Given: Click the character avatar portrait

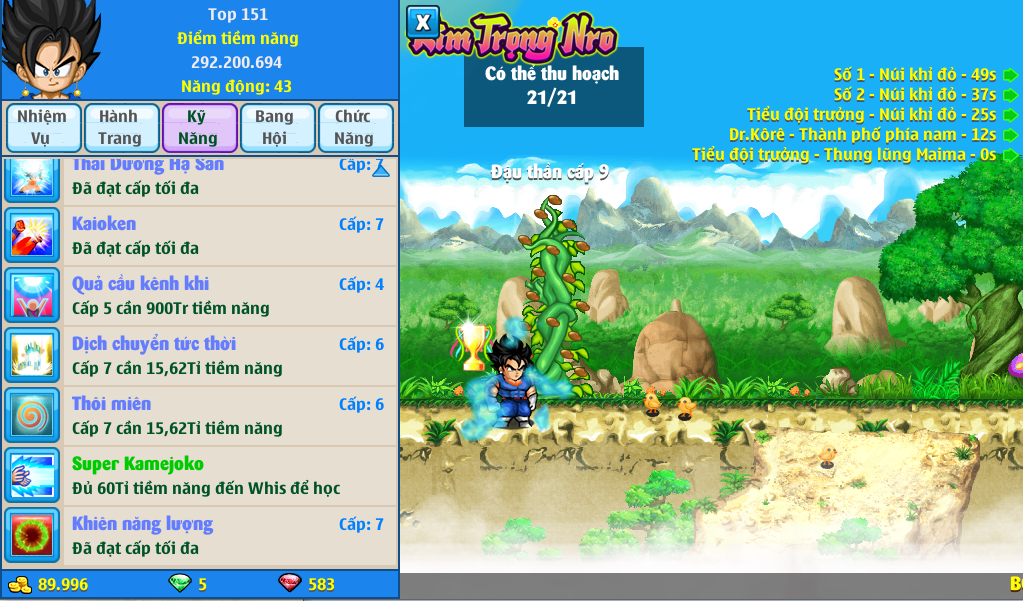Looking at the screenshot, I should tap(50, 50).
